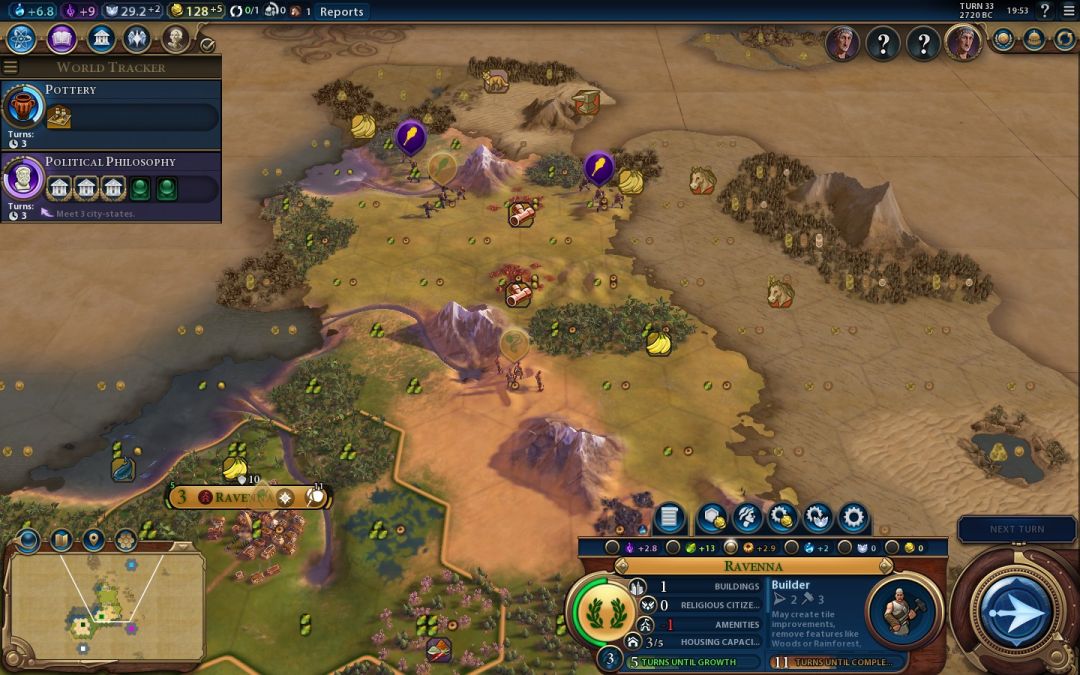Open the Reports screen
The width and height of the screenshot is (1080, 675).
point(341,12)
